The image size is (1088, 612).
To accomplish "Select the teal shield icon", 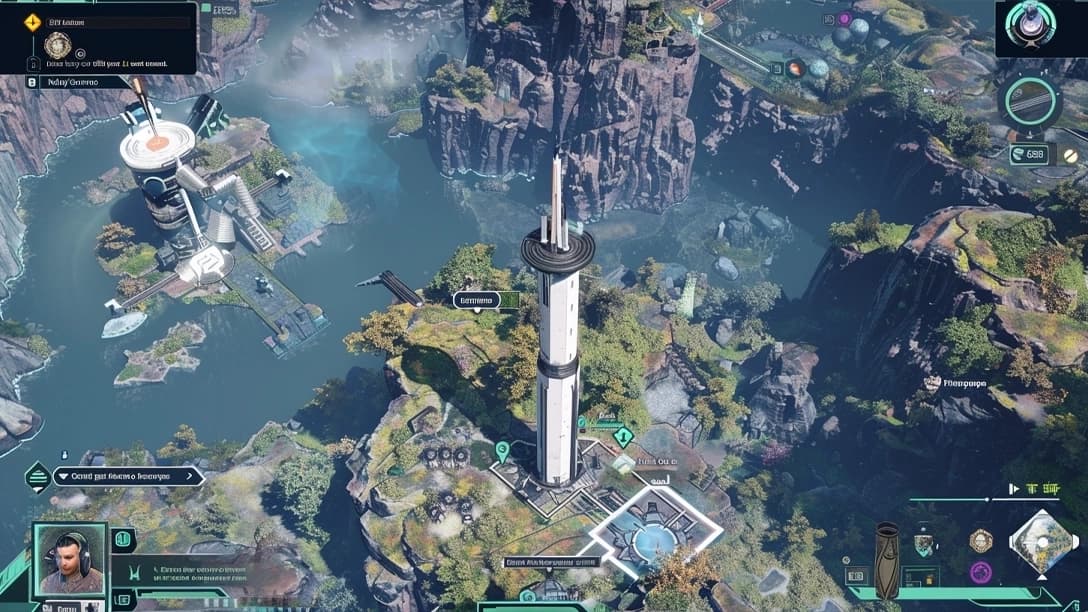I will (x=923, y=544).
